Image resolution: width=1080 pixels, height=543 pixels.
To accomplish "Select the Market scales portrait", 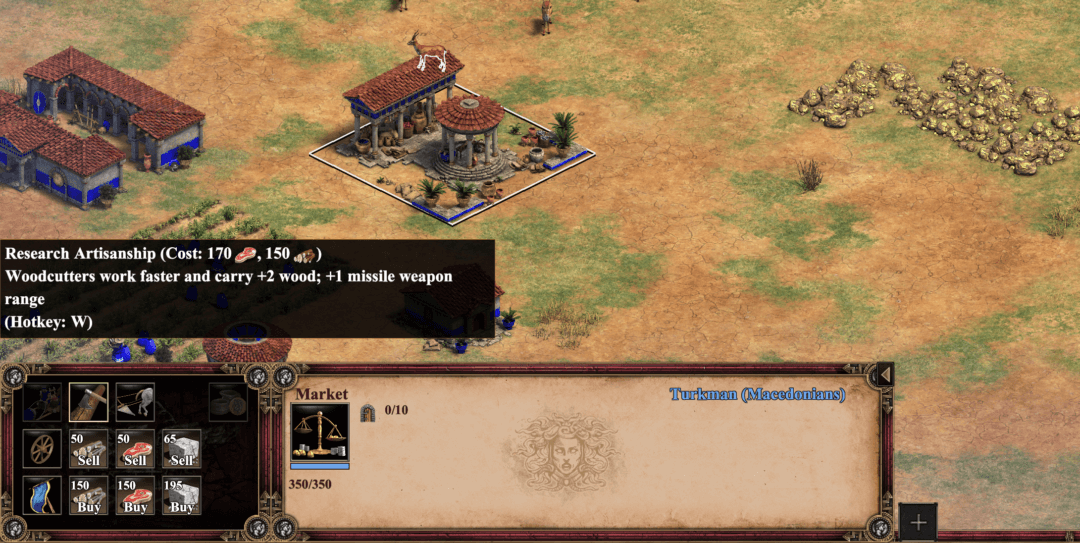I will (320, 432).
